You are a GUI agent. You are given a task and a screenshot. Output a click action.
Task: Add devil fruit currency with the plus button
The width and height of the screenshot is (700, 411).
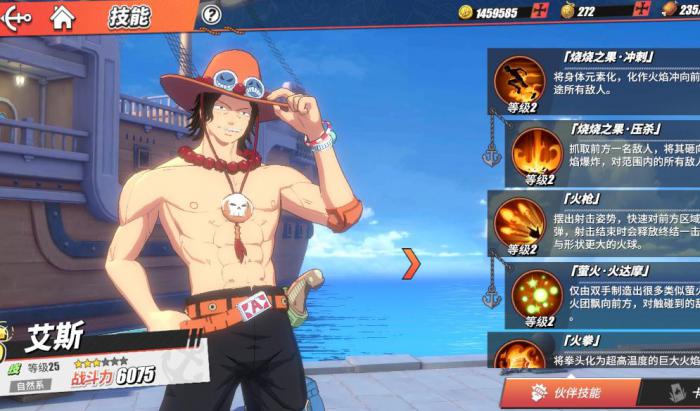[640, 12]
